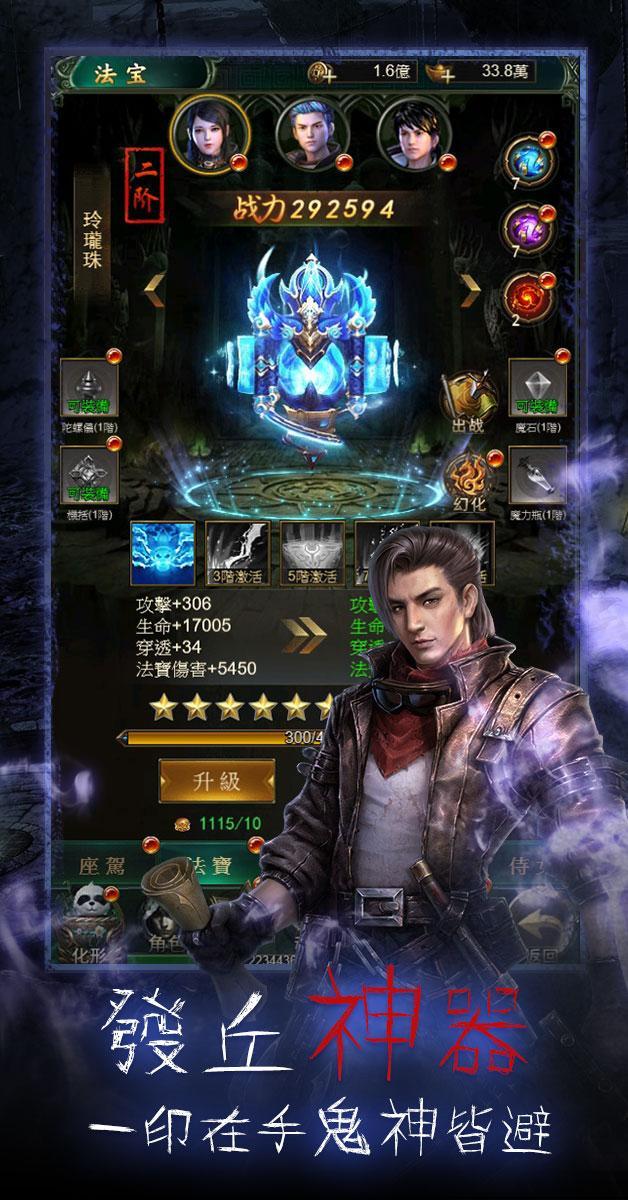Open the red swirl orb icon
Image resolution: width=628 pixels, height=1200 pixels.
tap(526, 290)
